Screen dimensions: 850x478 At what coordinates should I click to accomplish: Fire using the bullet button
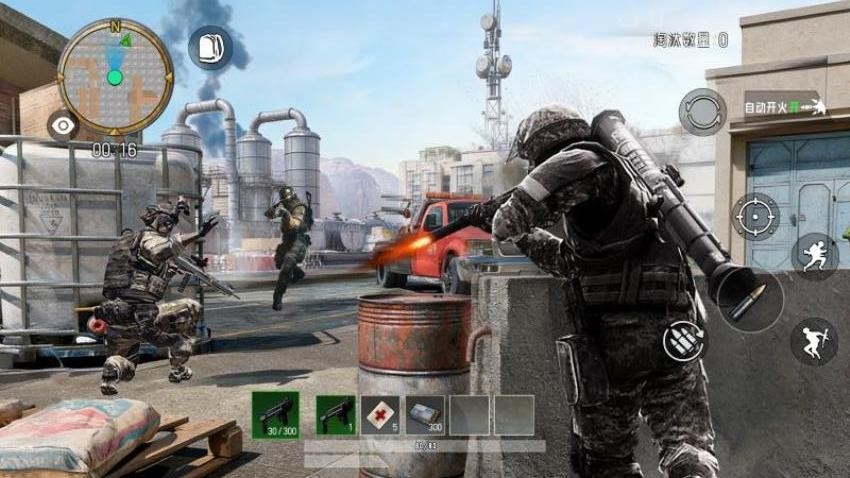747,300
